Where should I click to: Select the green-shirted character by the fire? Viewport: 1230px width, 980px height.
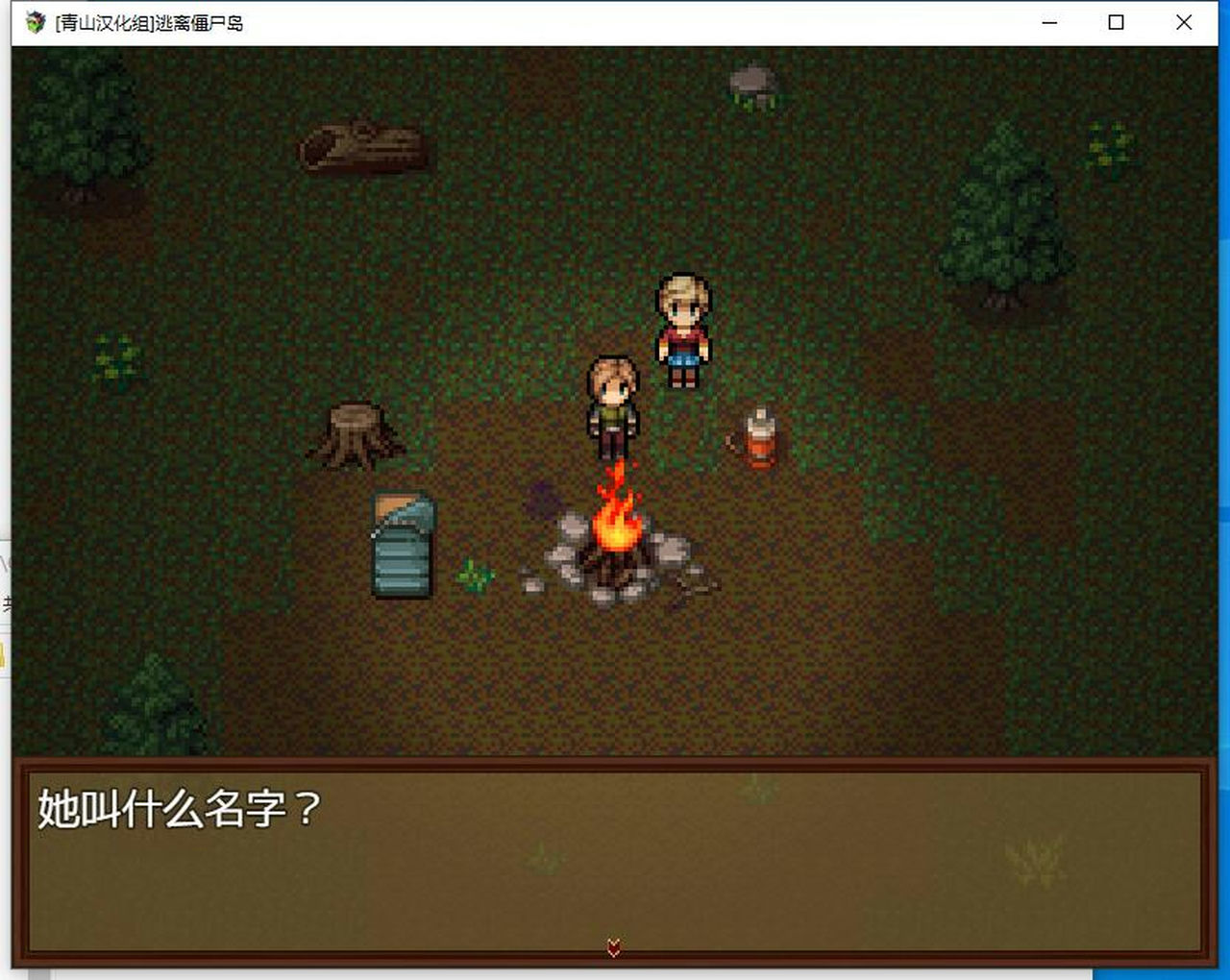coord(613,404)
